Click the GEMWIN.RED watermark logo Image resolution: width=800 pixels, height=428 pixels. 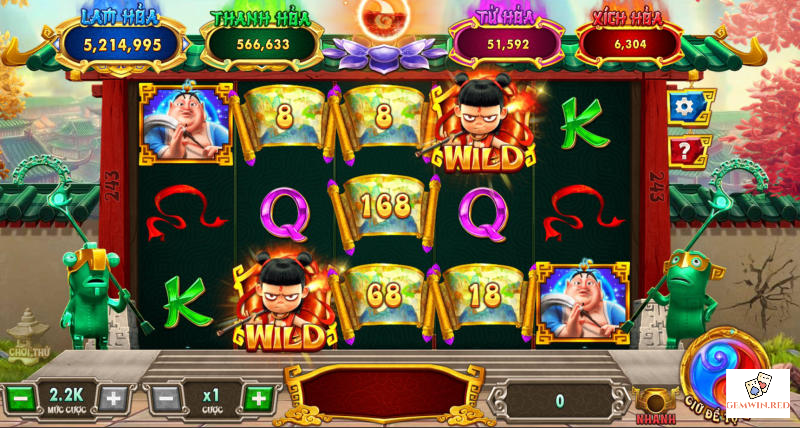pyautogui.click(x=757, y=394)
